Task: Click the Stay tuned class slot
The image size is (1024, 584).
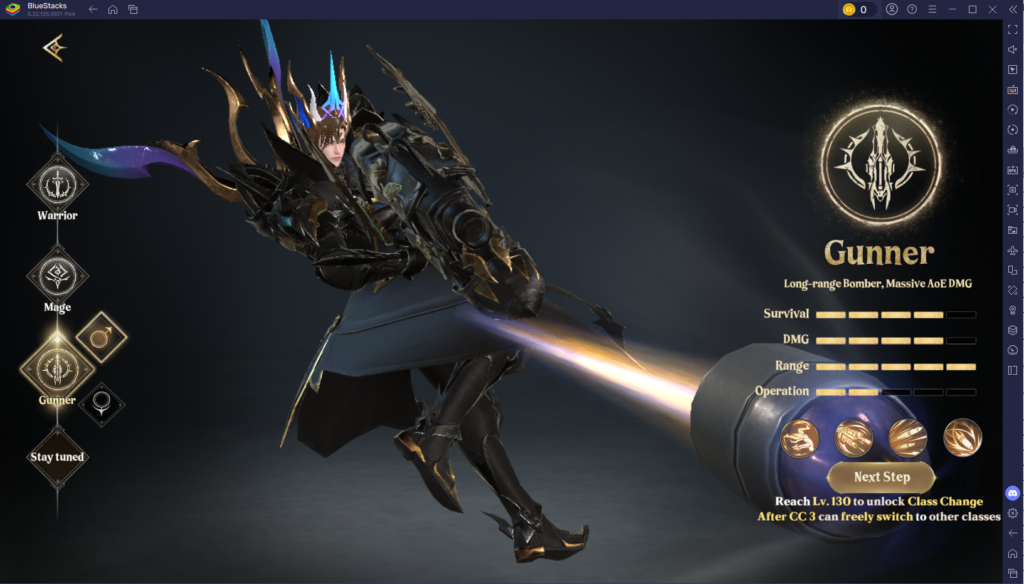Action: click(x=57, y=457)
